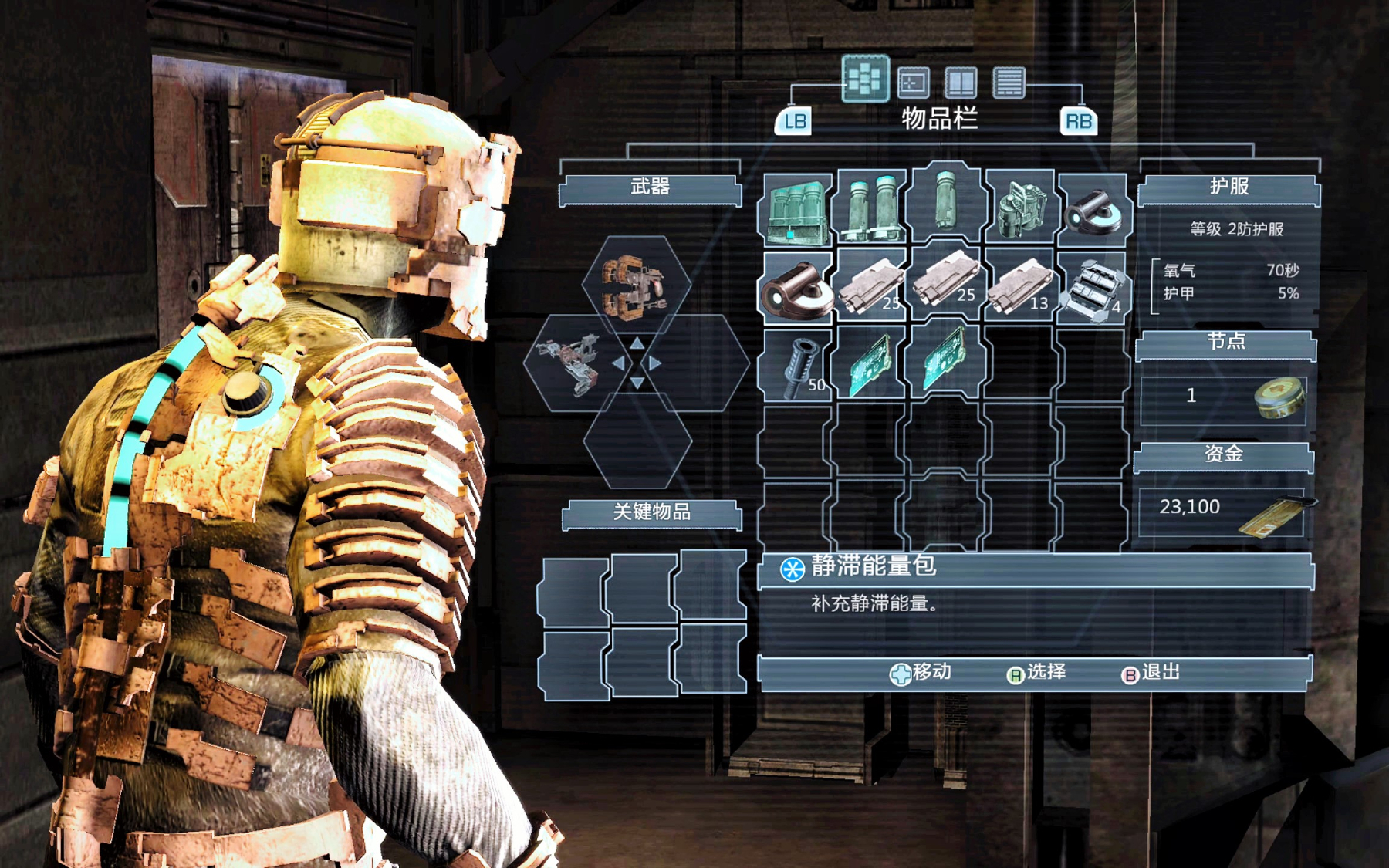
Task: Pick the air can item slot
Action: (1019, 208)
